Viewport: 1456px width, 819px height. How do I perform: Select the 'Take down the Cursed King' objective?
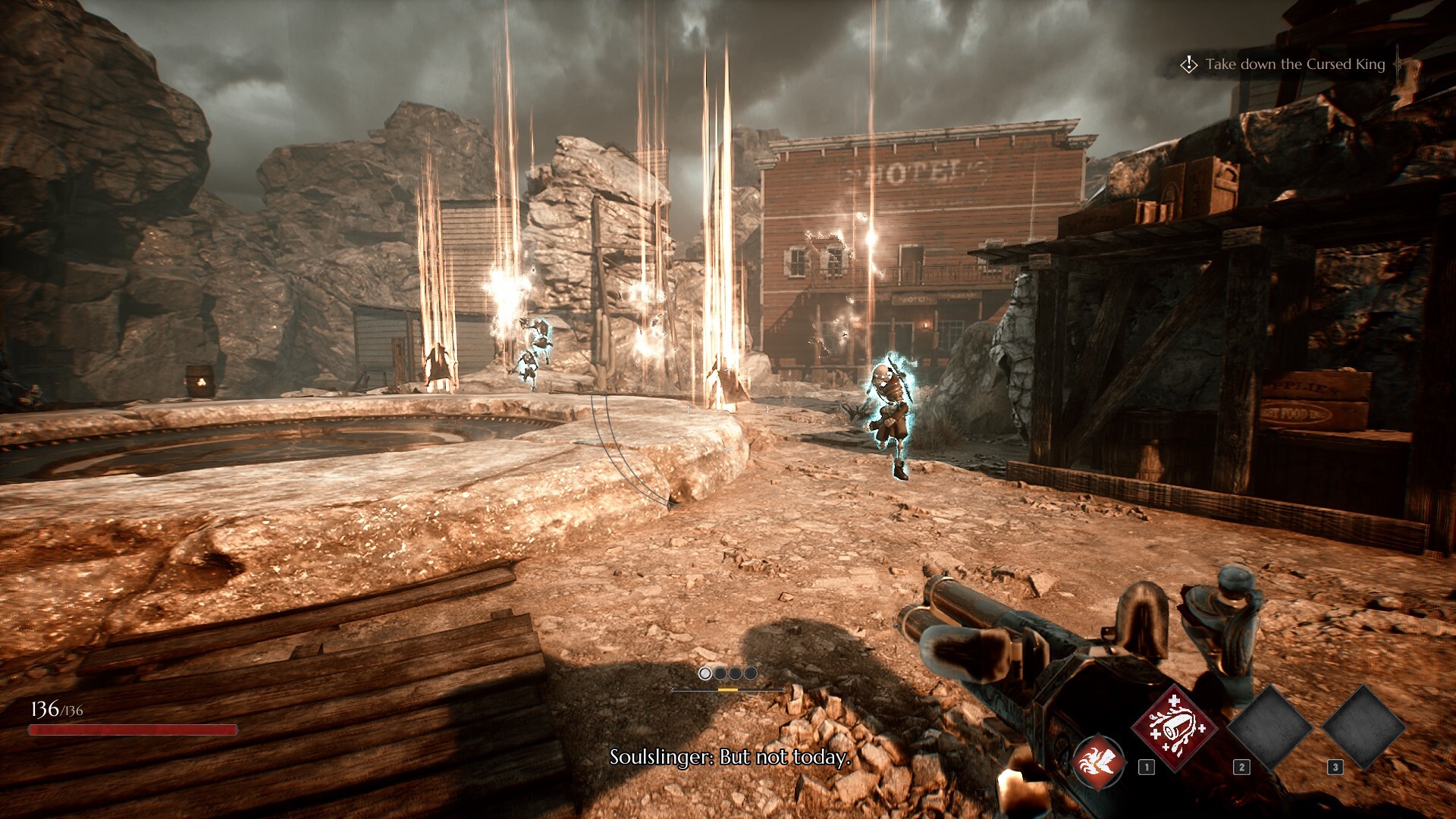(1294, 64)
